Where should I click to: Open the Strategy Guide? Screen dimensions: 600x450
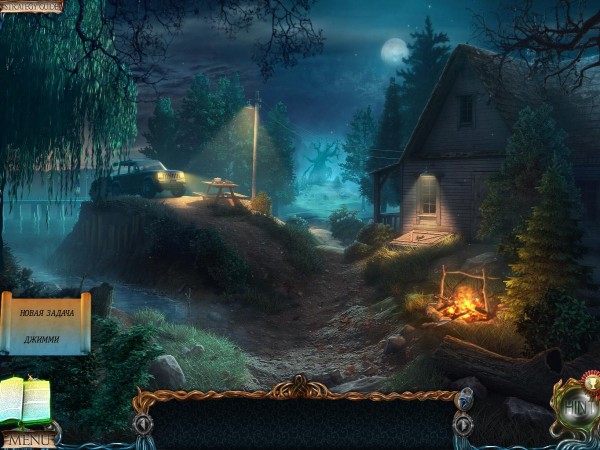tap(31, 6)
